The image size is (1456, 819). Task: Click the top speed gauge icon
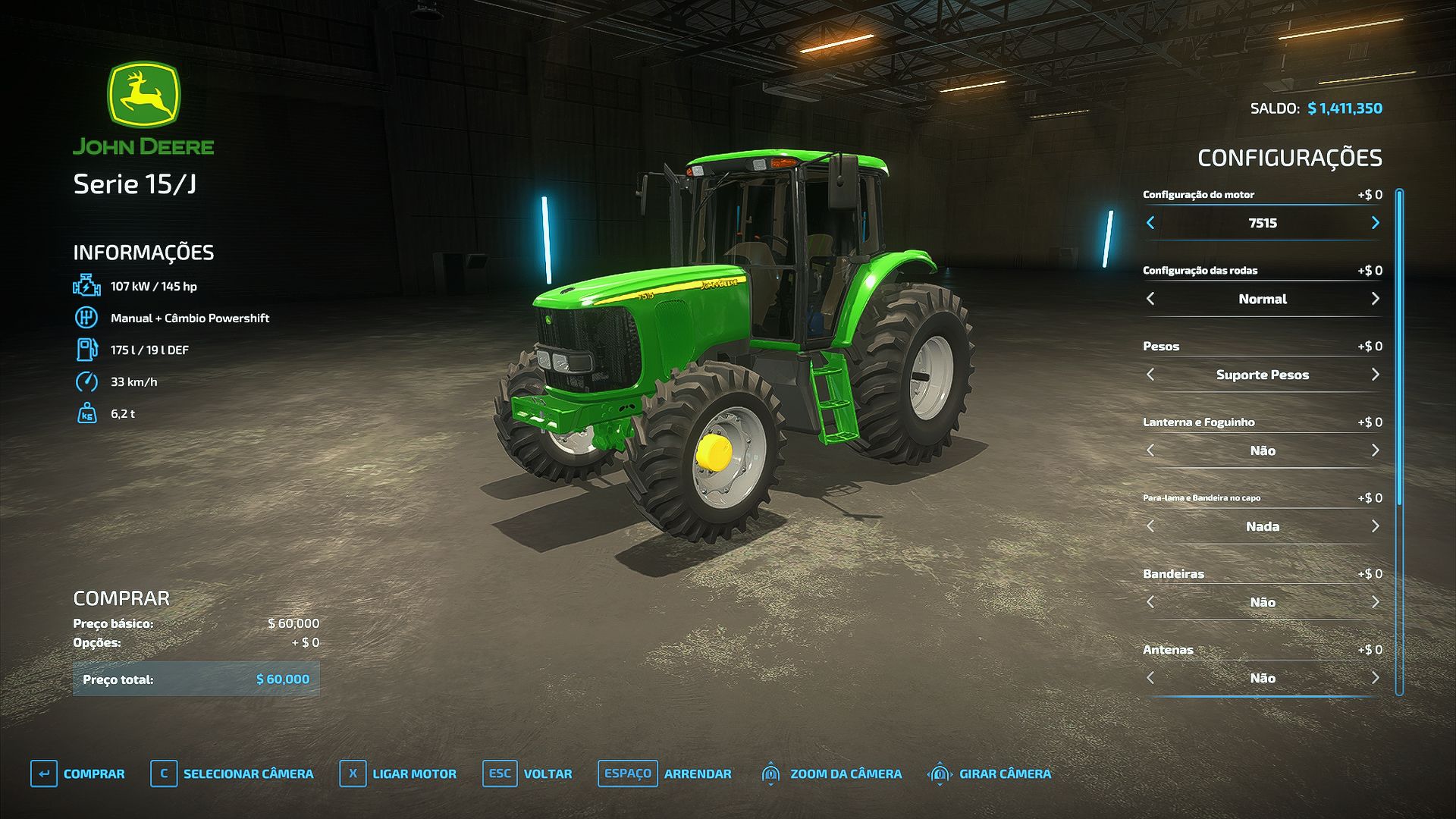pos(86,381)
